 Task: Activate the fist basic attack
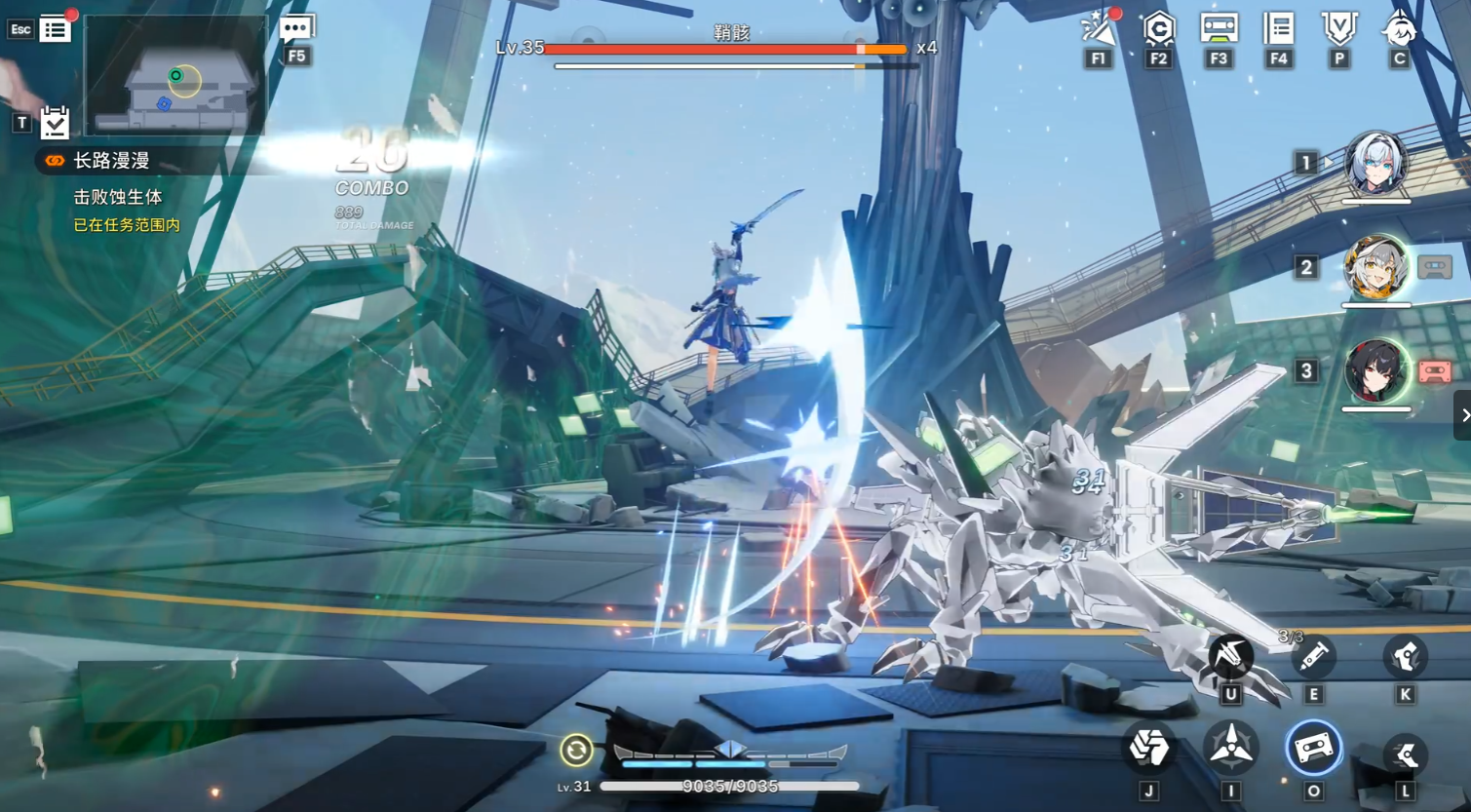(1148, 749)
